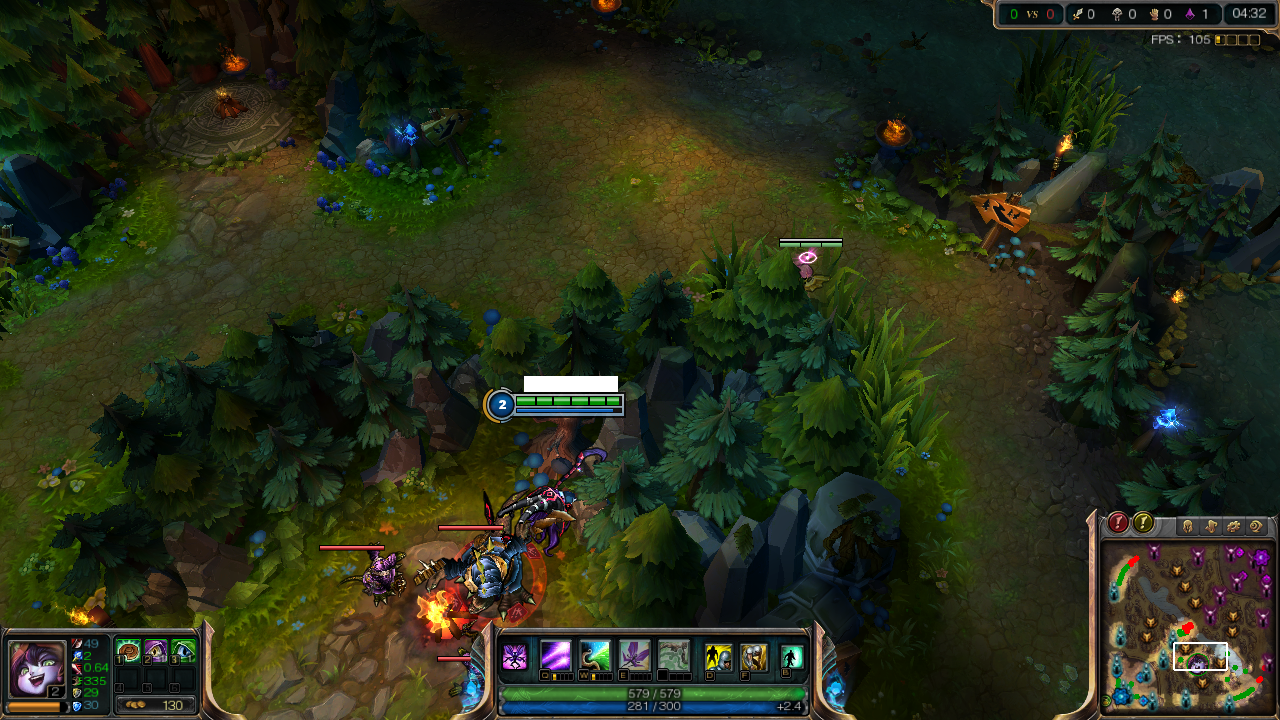
Task: Use the Help, Pix! E ability
Action: coord(634,656)
